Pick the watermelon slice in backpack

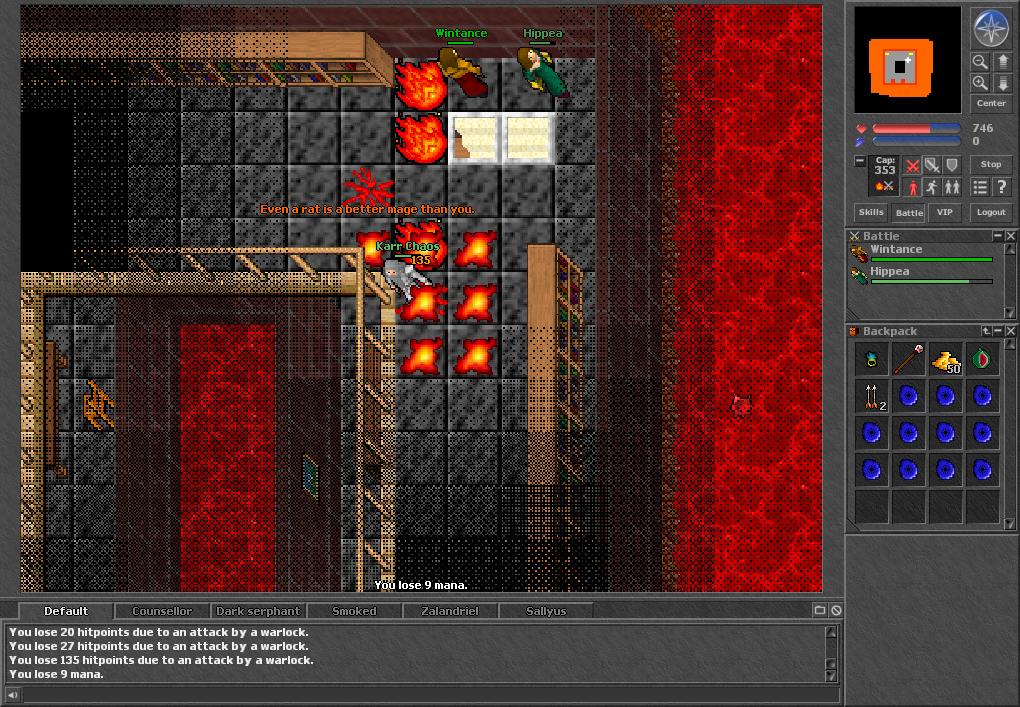click(x=982, y=360)
